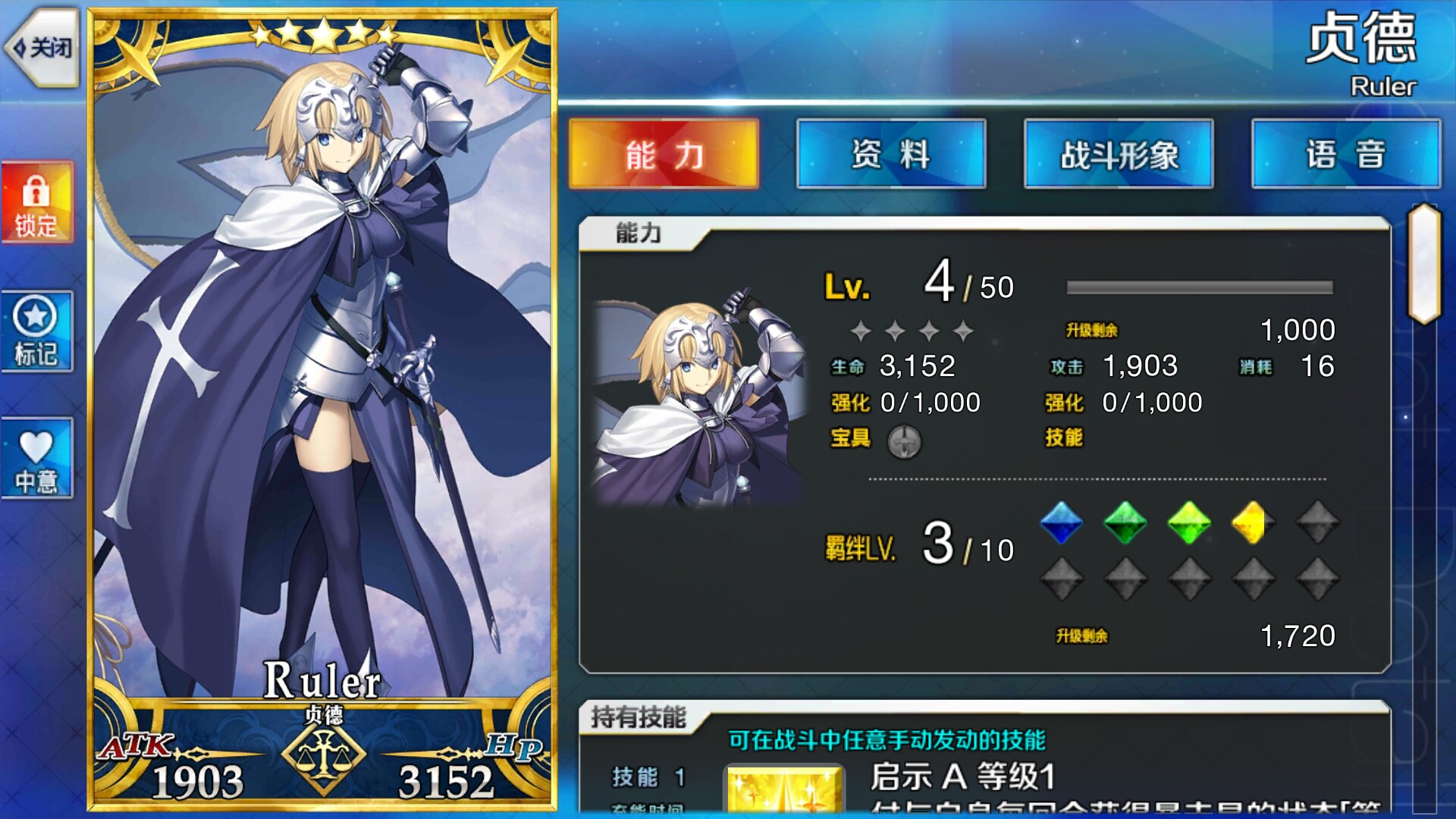1456x819 pixels.
Task: Open the 战斗形象 battle sprite tab
Action: coord(1119,154)
